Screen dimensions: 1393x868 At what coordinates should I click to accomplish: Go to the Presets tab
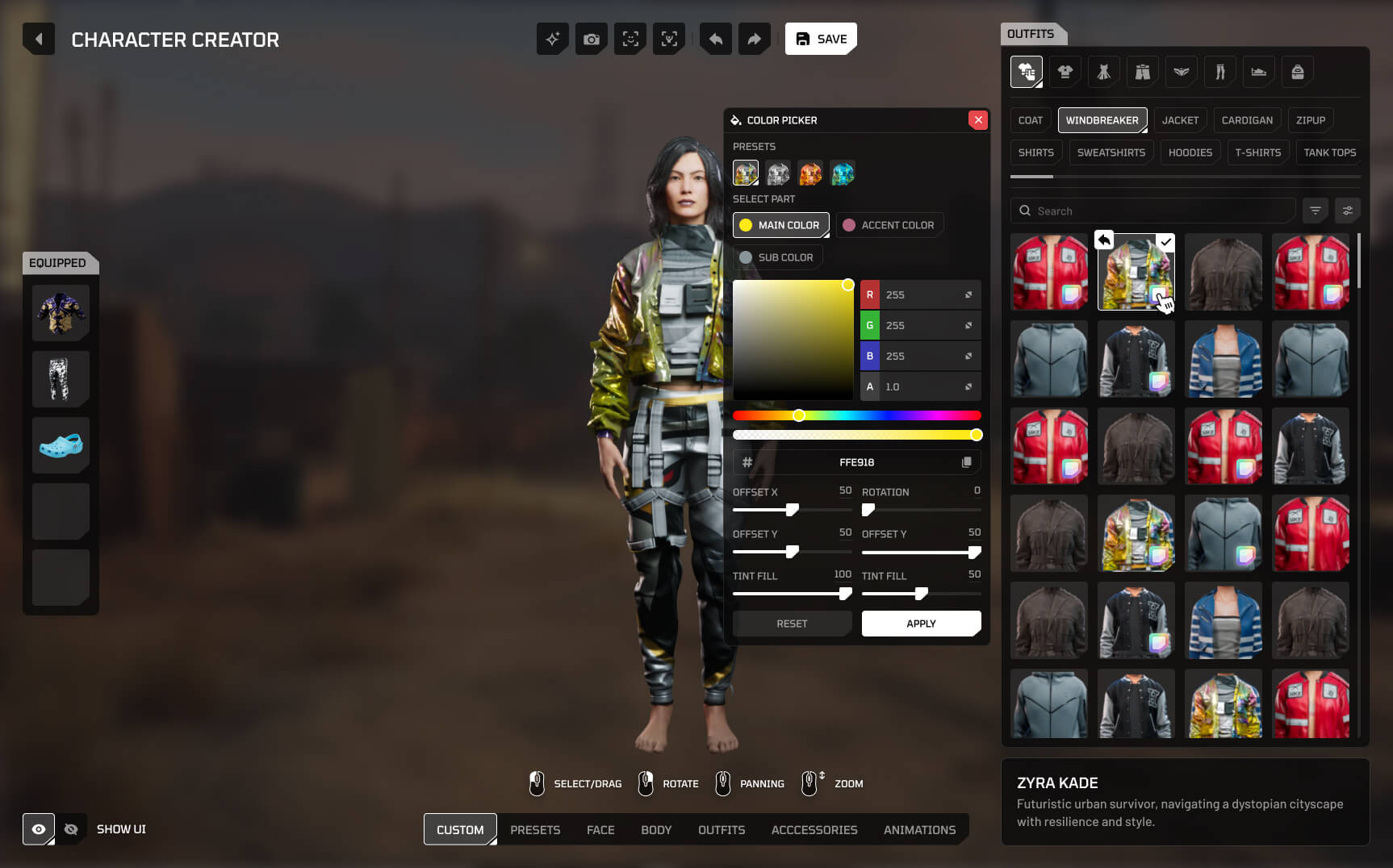pos(535,829)
